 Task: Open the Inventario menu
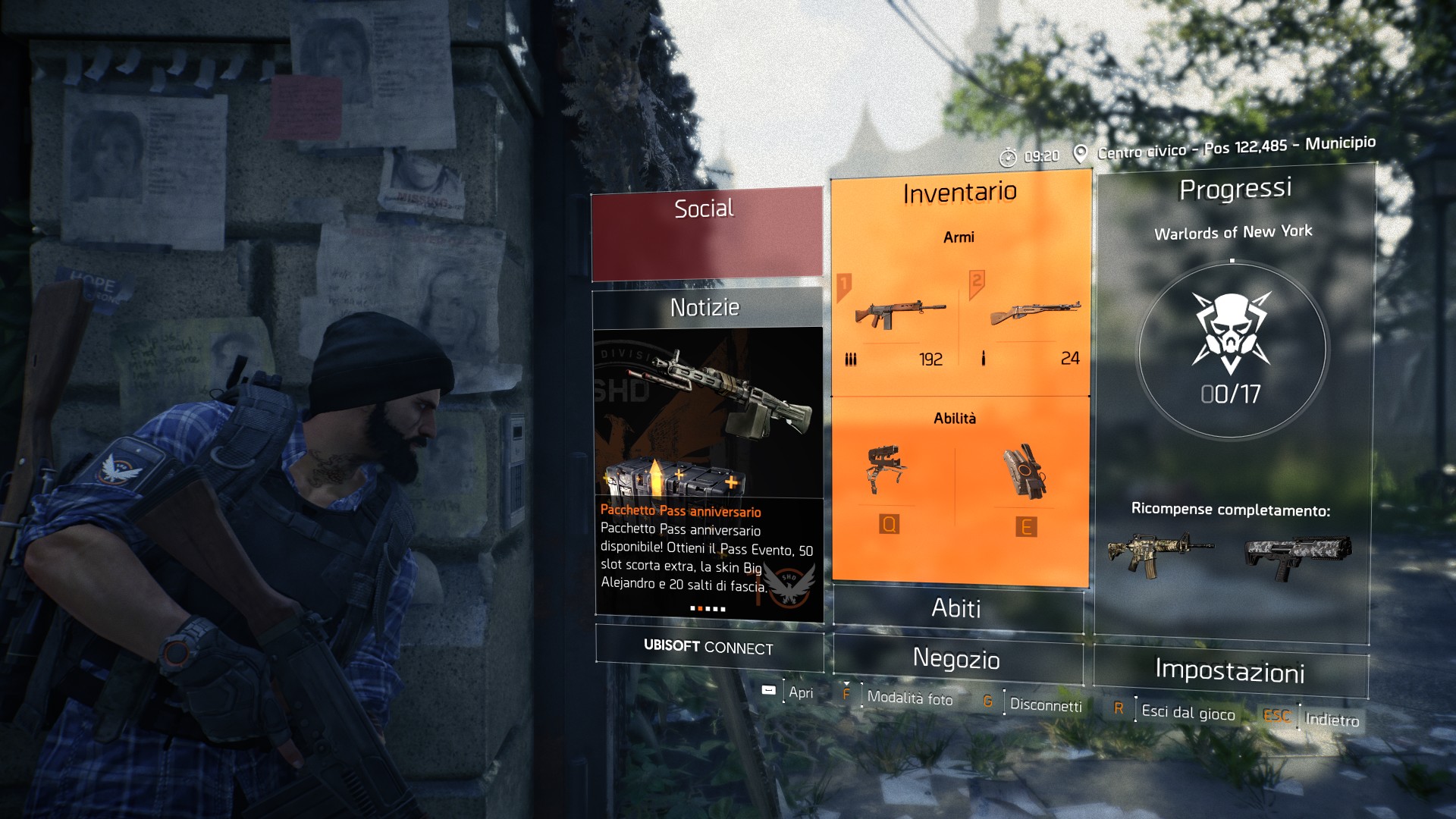(960, 193)
